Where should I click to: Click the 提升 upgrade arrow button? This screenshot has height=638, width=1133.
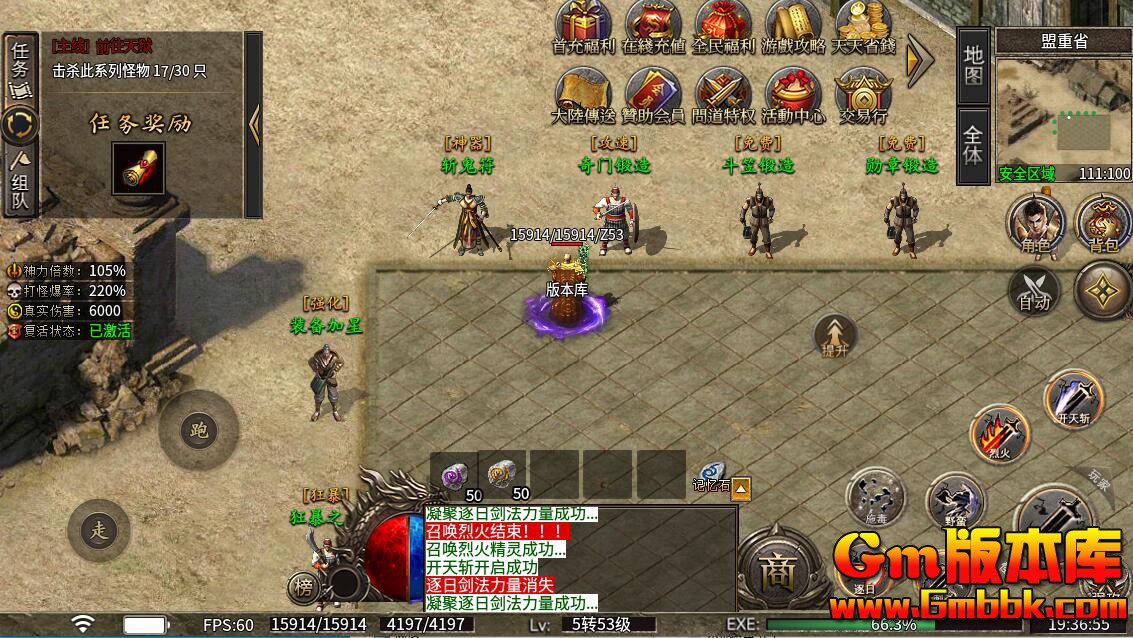834,337
